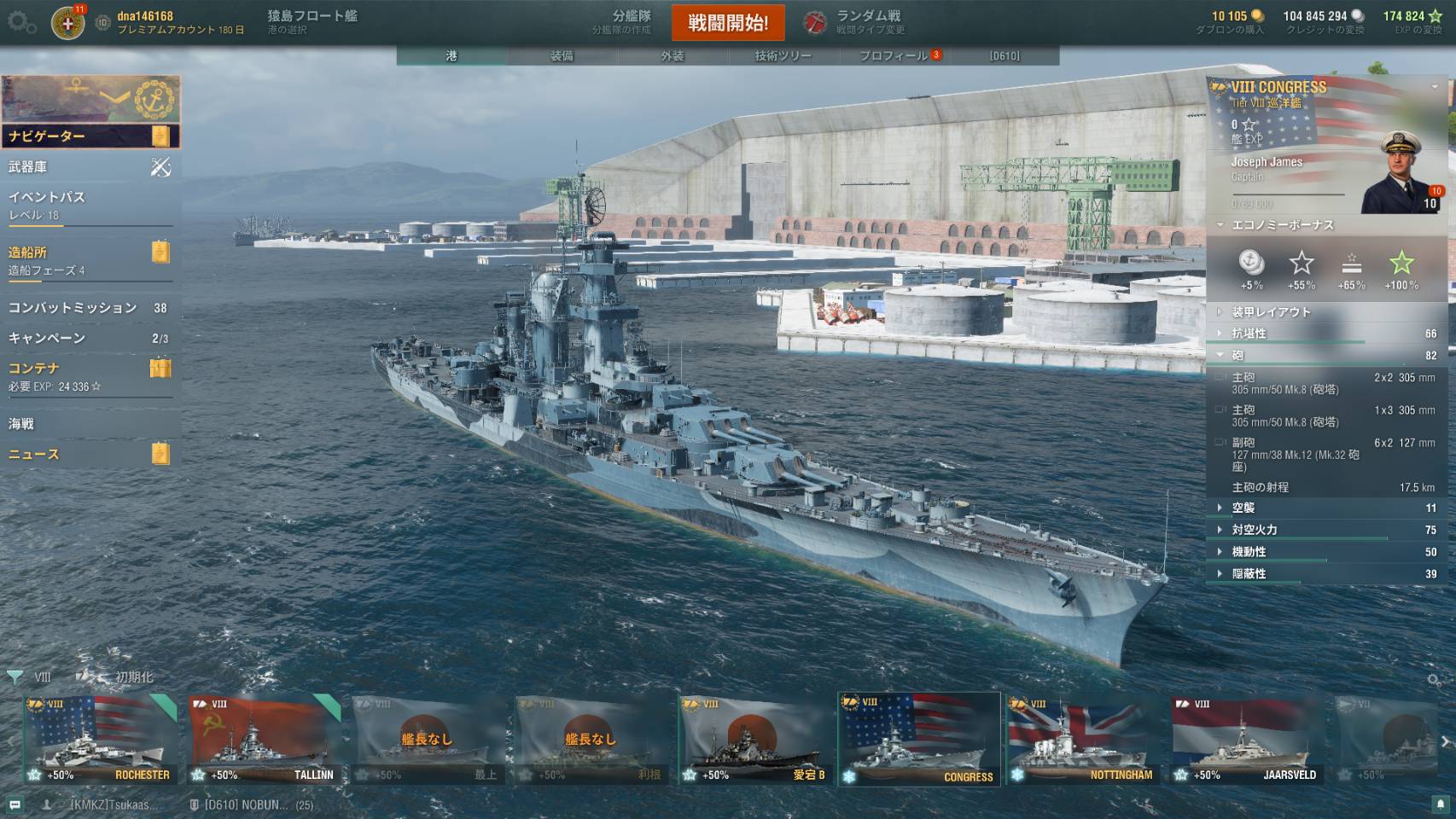Screen dimensions: 1456x819
Task: Open the 武器庫 armory menu
Action: tap(90, 167)
